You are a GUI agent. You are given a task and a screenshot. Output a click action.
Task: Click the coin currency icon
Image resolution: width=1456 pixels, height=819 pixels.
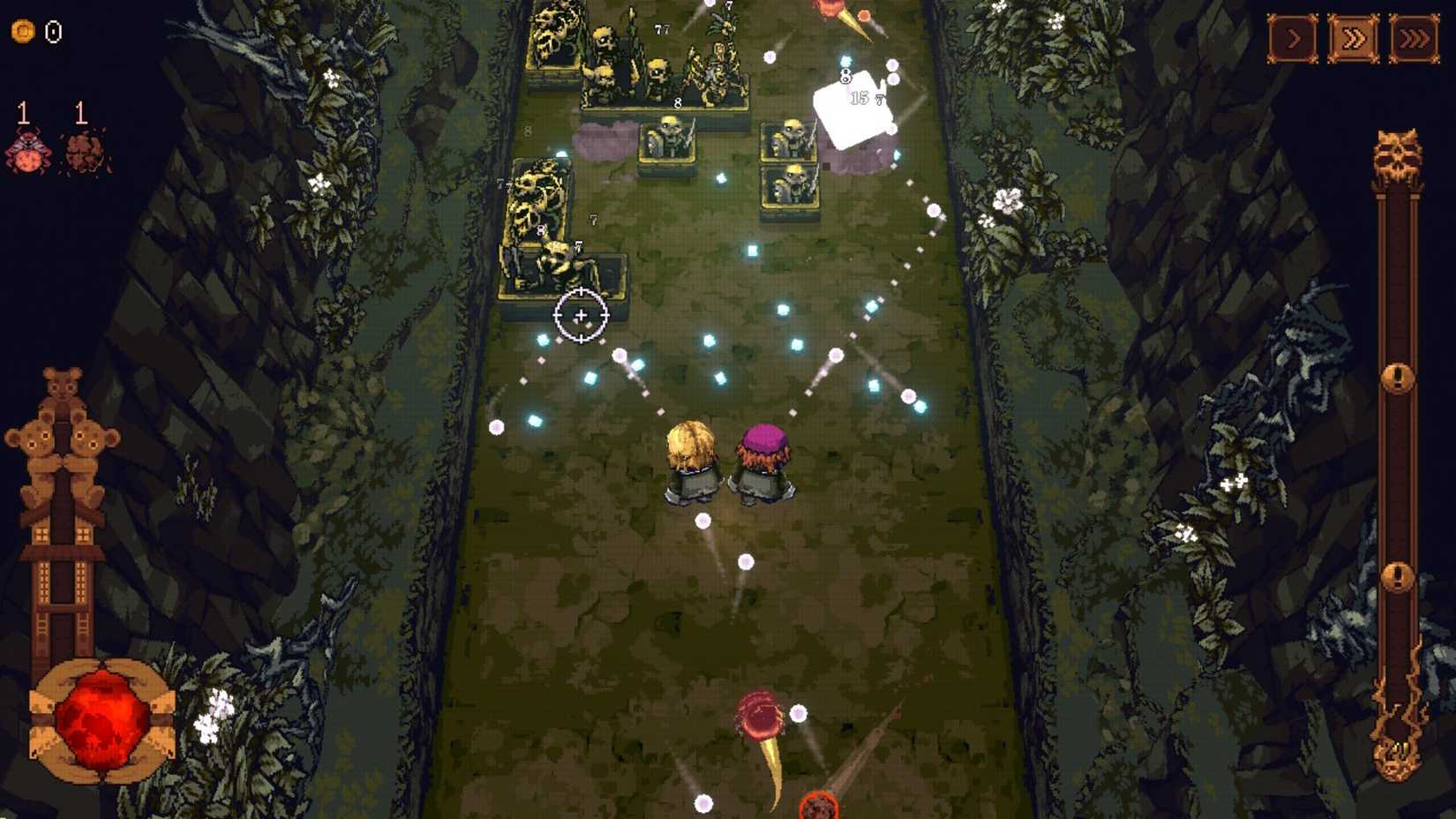pos(23,32)
